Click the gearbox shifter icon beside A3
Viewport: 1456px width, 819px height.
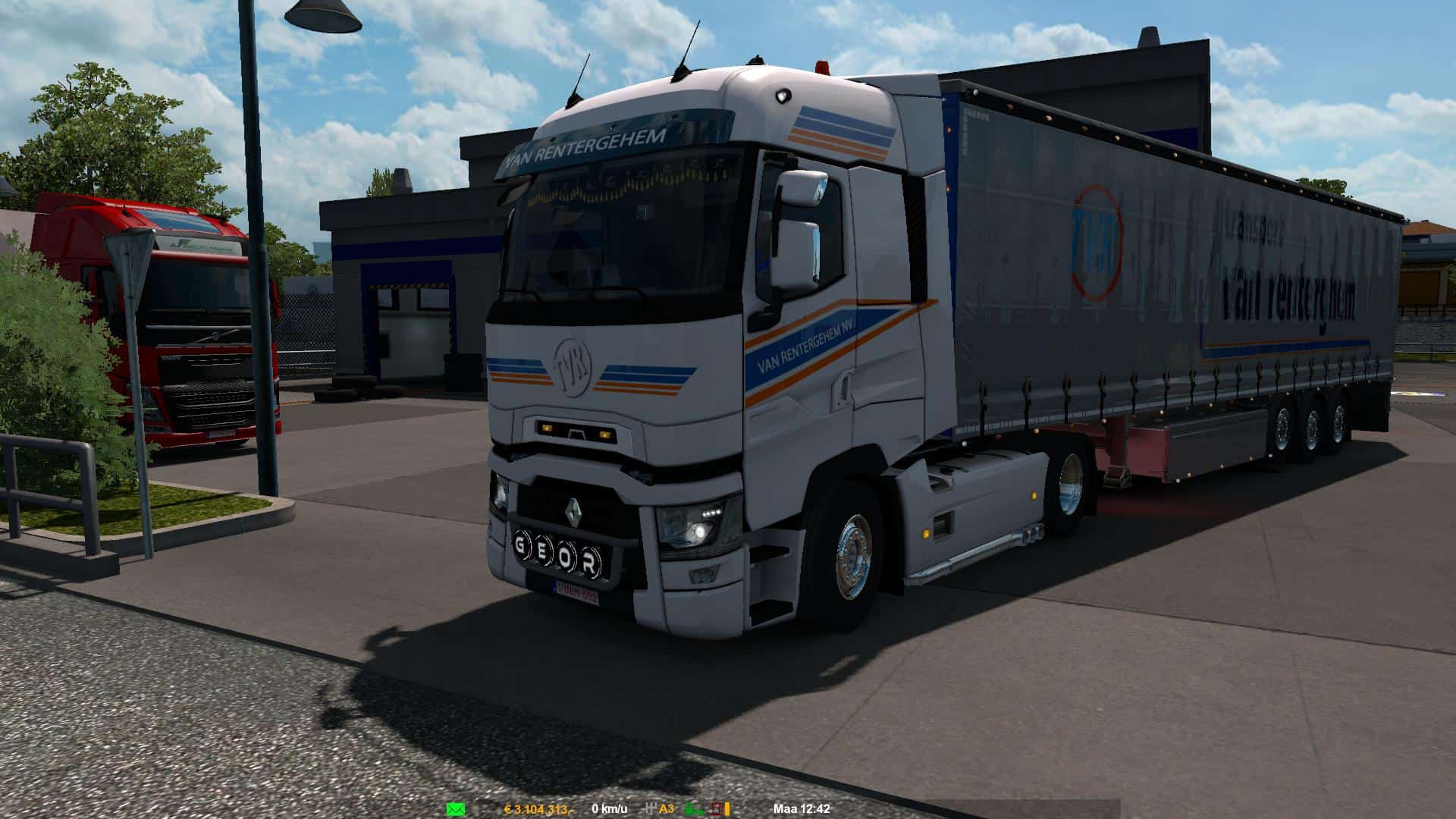click(651, 808)
